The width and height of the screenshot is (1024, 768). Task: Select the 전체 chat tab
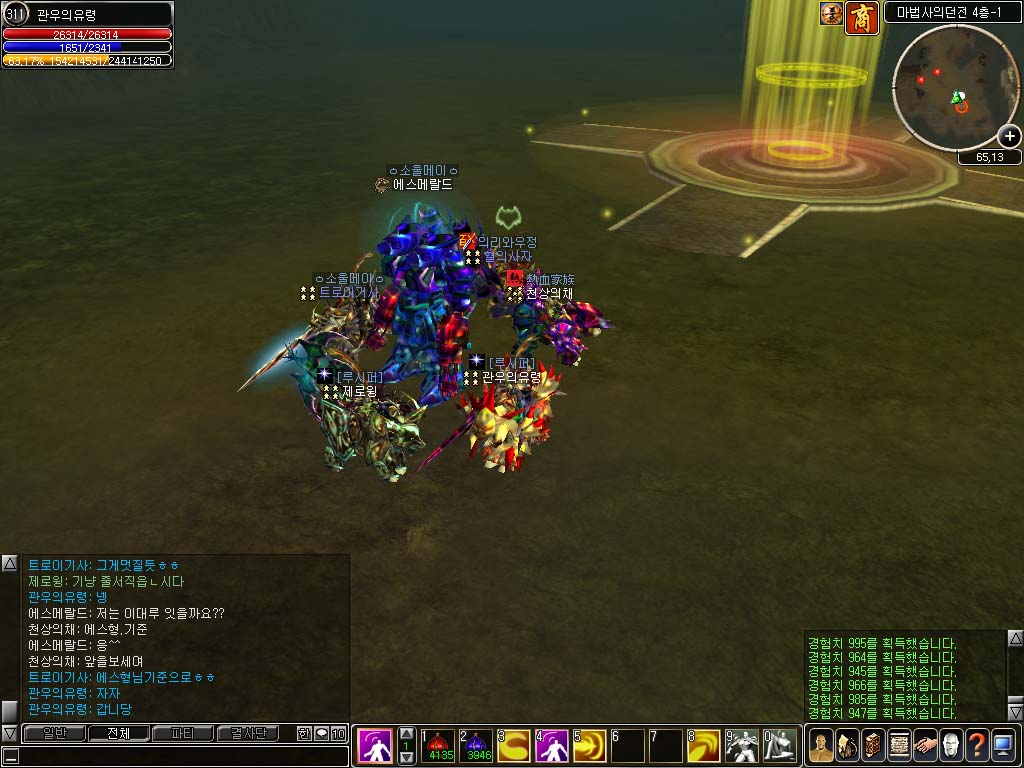pyautogui.click(x=118, y=734)
